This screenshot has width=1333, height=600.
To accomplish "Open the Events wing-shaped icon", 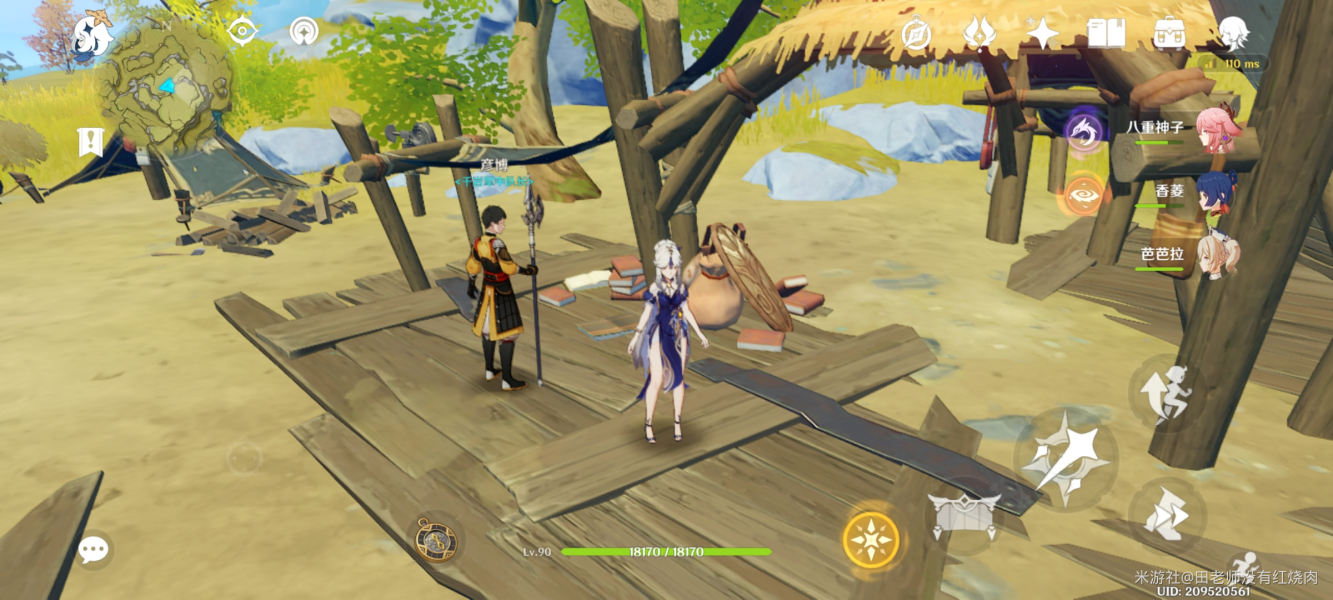I will 979,34.
